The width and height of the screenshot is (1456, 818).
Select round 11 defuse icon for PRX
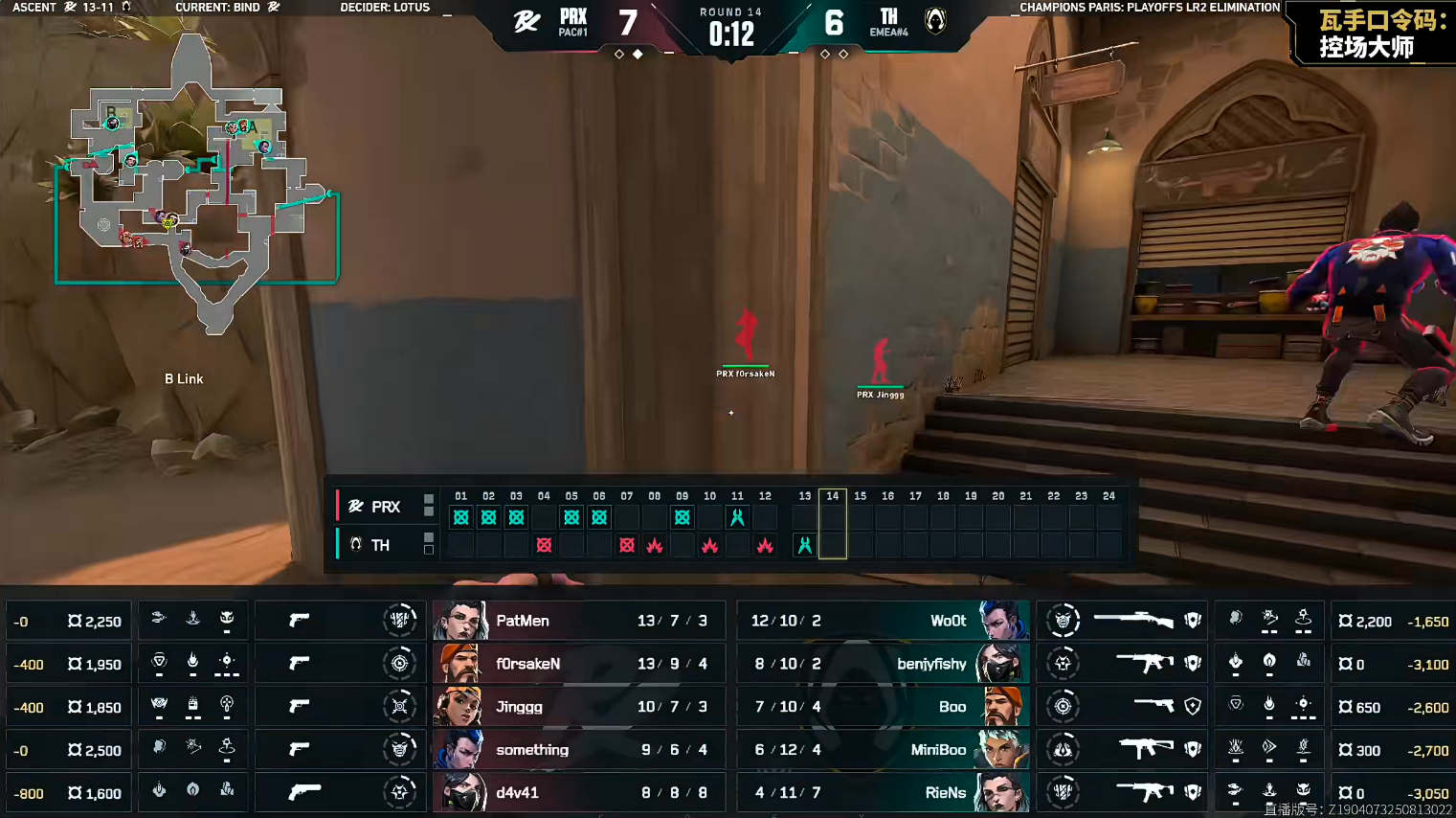(737, 518)
